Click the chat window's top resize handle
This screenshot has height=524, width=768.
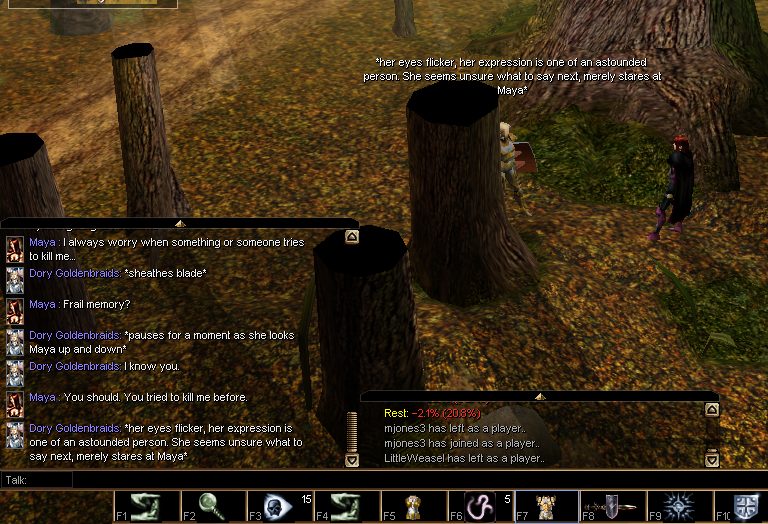(180, 223)
